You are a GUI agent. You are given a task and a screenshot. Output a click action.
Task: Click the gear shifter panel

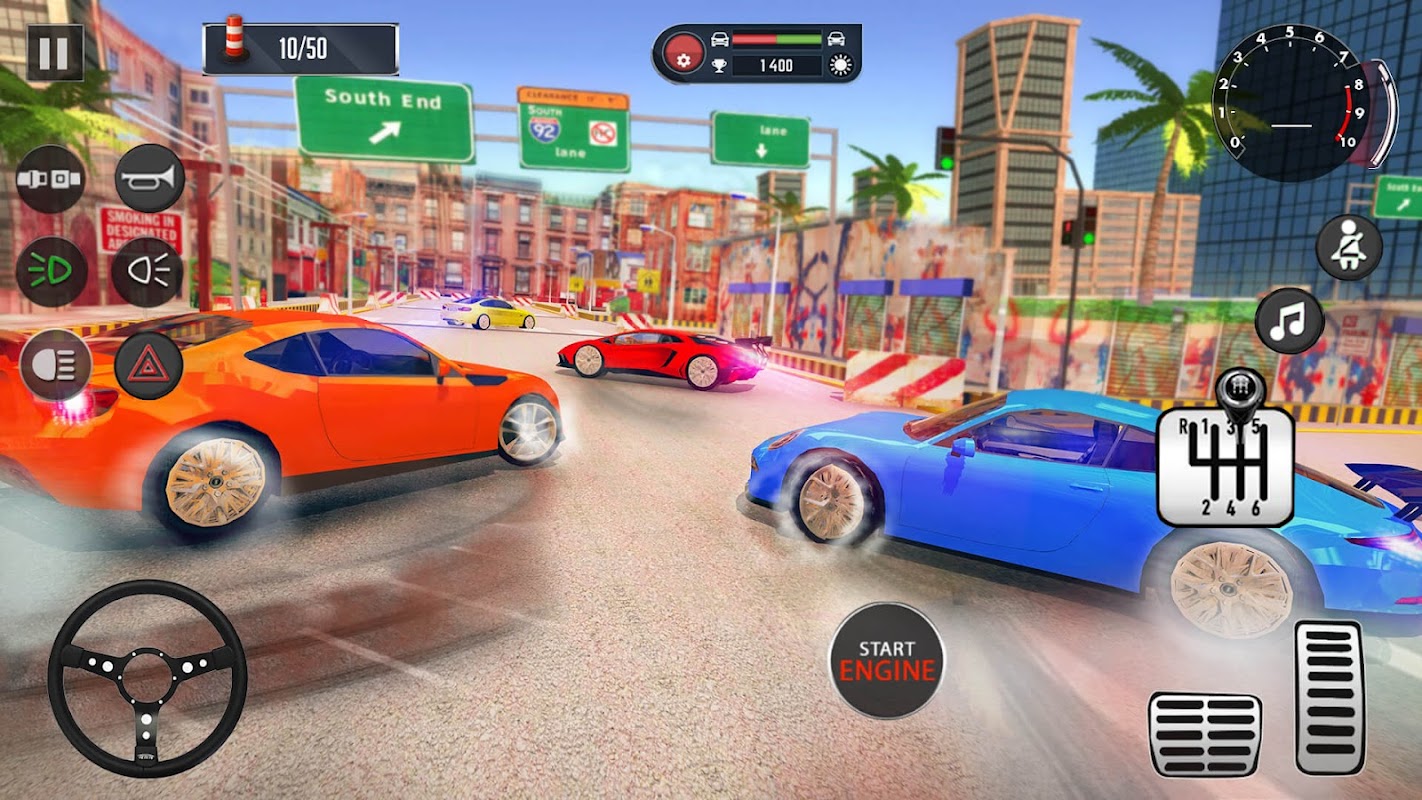click(x=1225, y=463)
